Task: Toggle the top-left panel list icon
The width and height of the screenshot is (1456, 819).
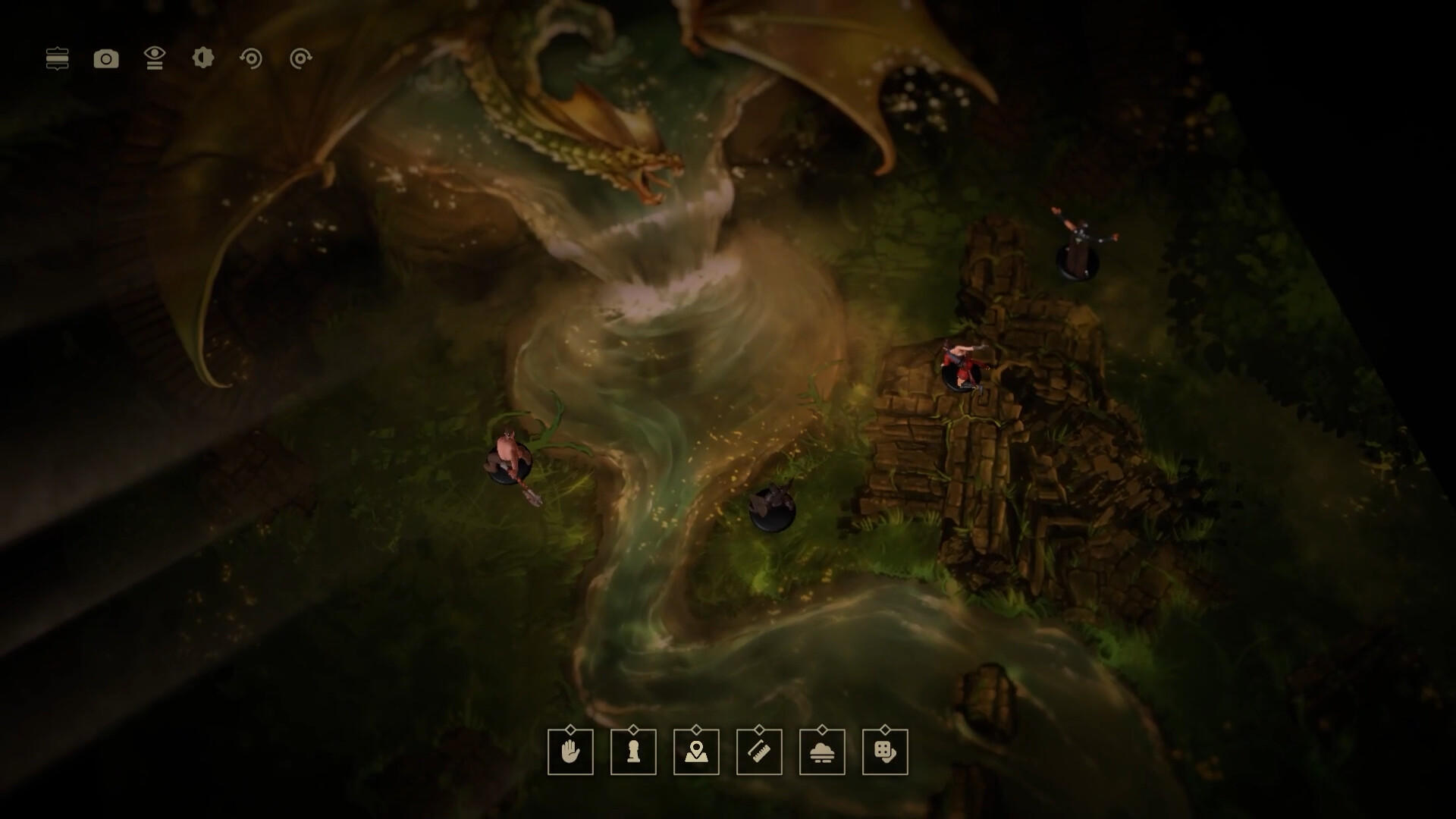Action: pyautogui.click(x=58, y=58)
